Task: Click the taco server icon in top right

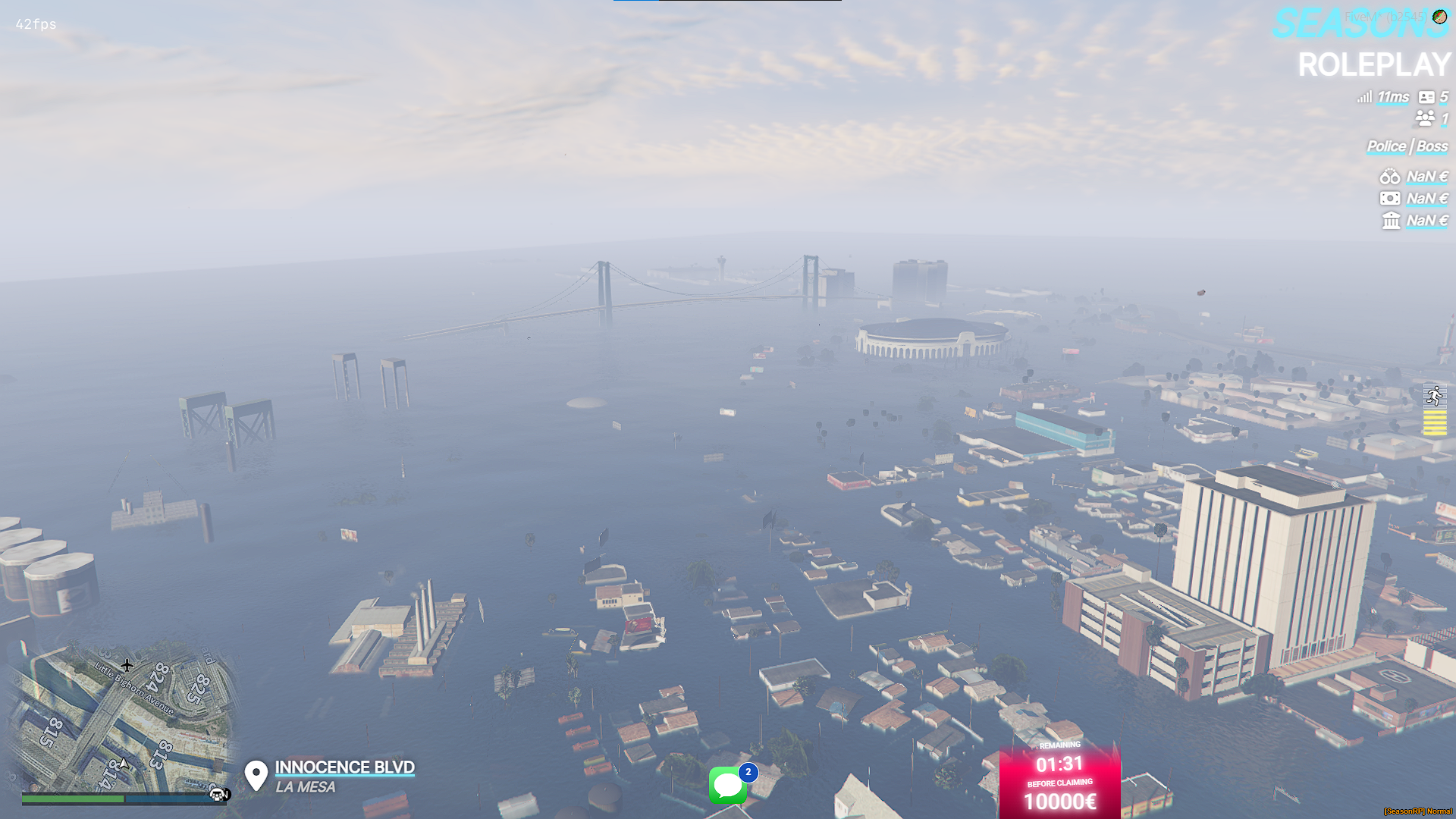Action: click(x=1439, y=15)
